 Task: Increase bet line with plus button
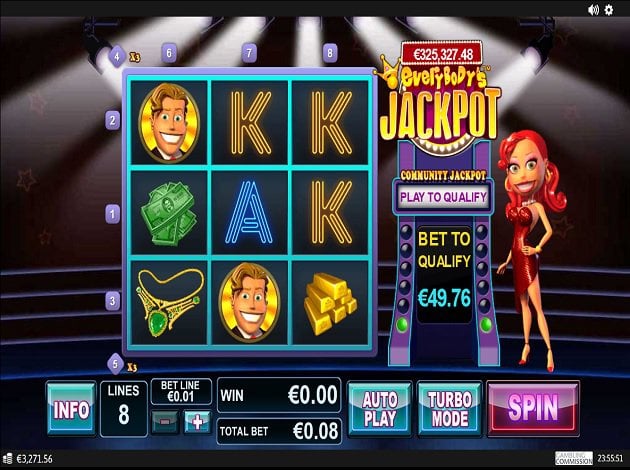[196, 421]
